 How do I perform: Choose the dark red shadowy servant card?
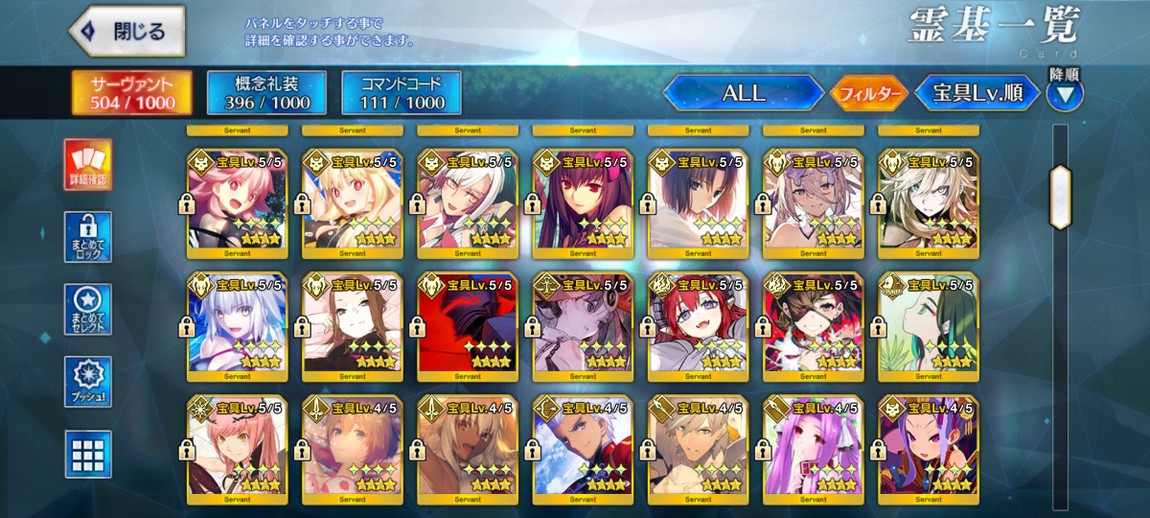coord(467,324)
